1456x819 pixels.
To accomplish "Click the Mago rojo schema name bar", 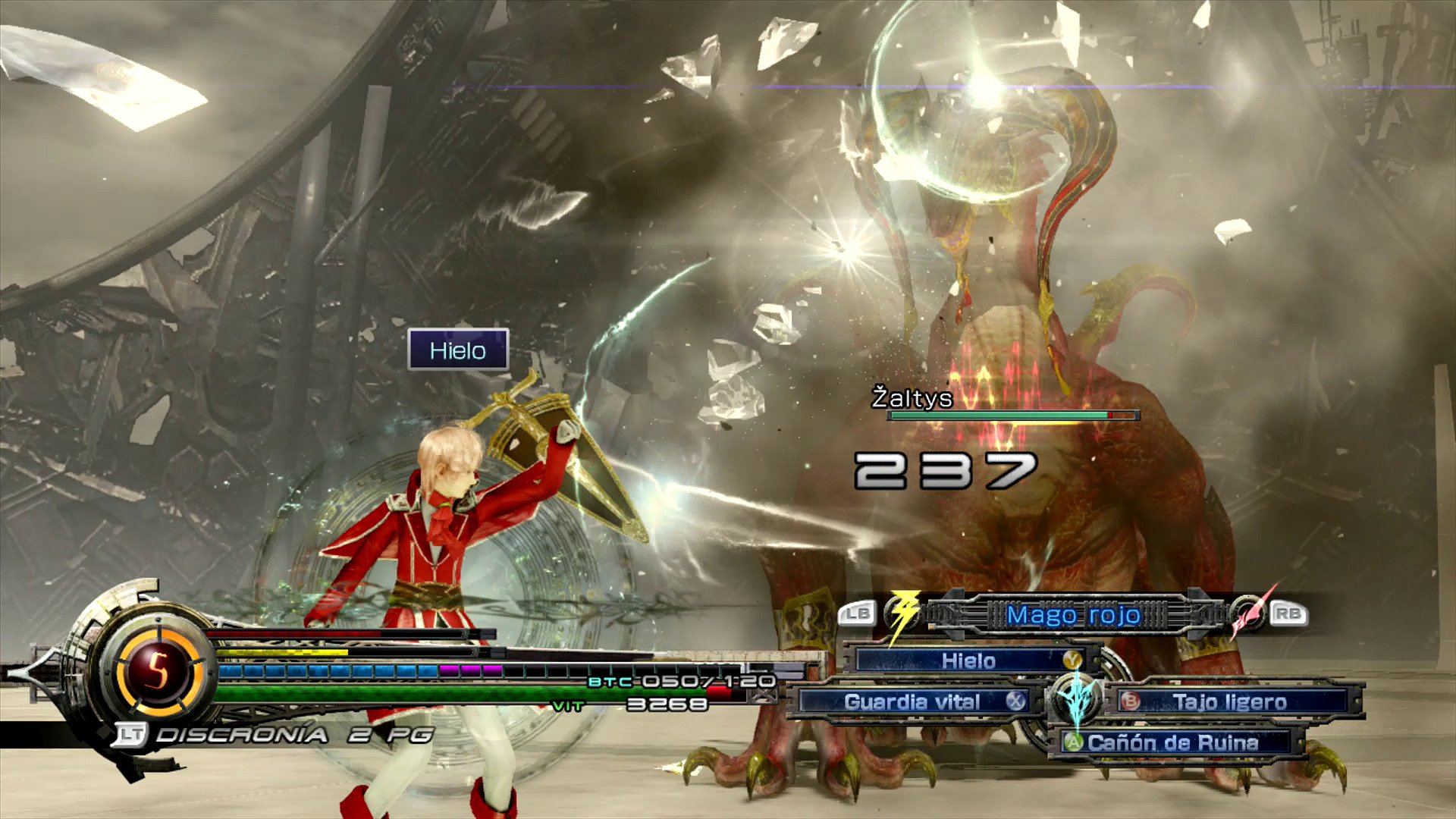I will pyautogui.click(x=1073, y=615).
